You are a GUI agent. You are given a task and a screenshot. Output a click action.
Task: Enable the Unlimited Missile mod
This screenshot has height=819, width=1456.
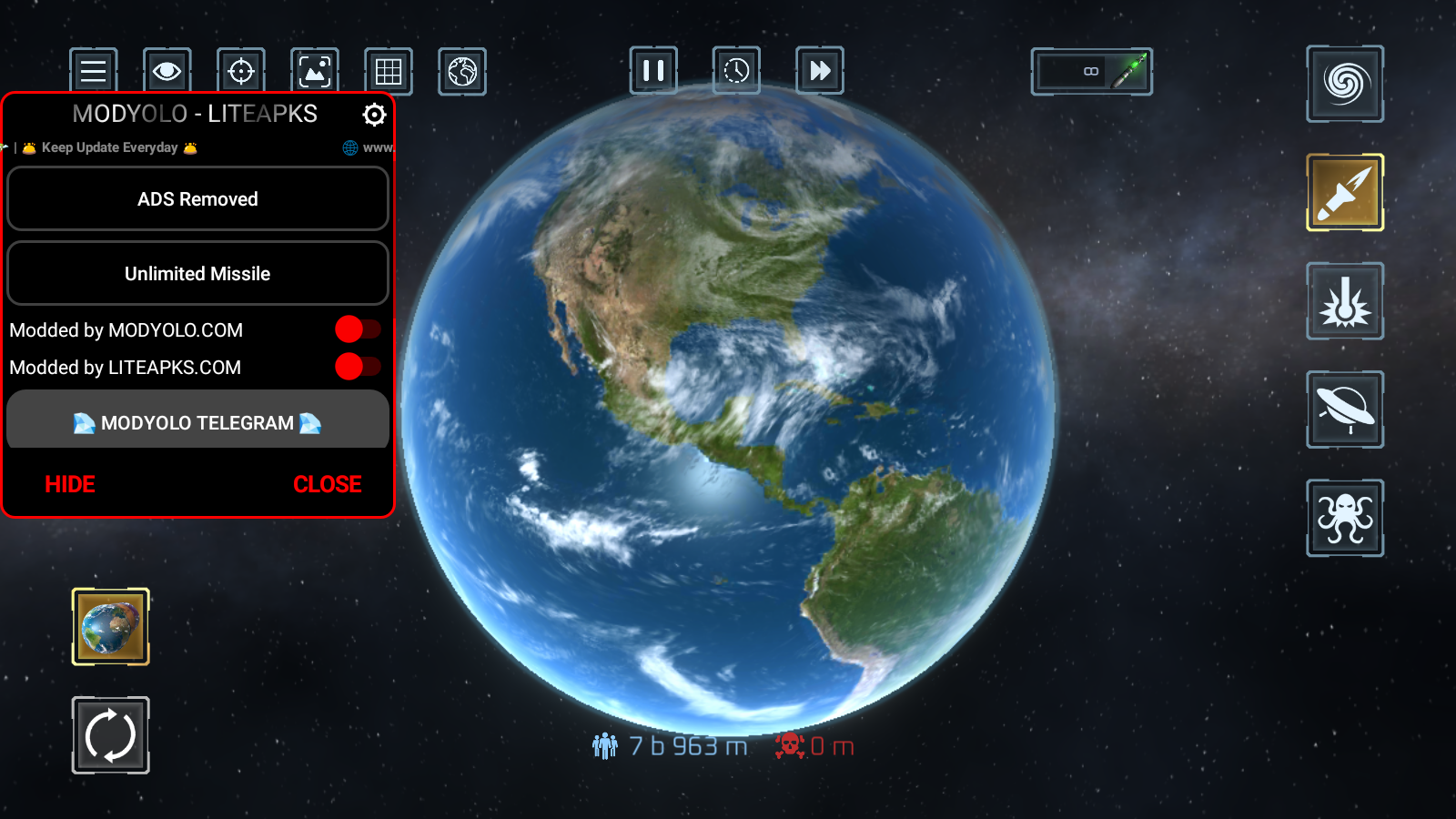pos(197,273)
